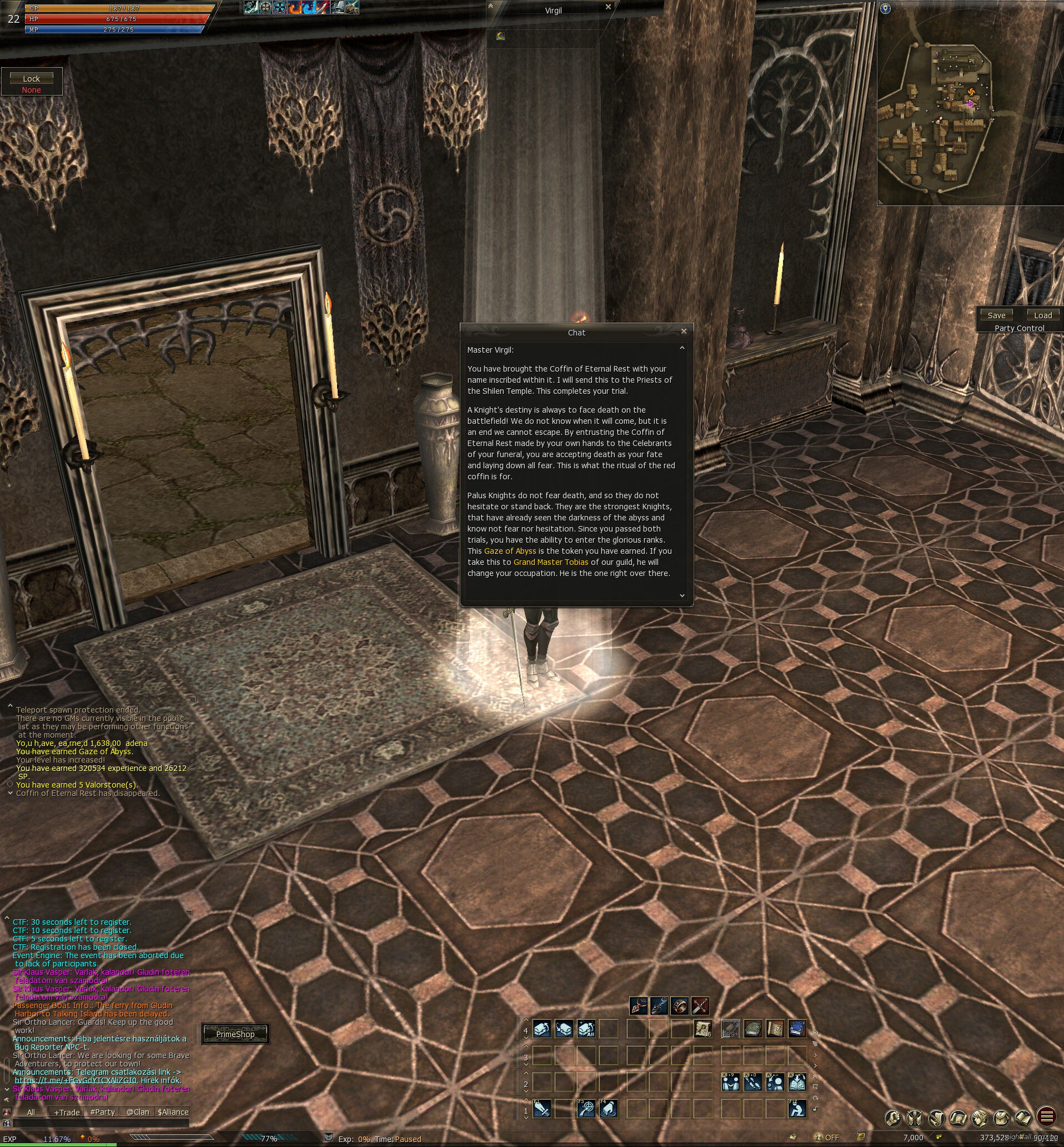Use the pick up hand skill on F4

pyautogui.click(x=609, y=1109)
